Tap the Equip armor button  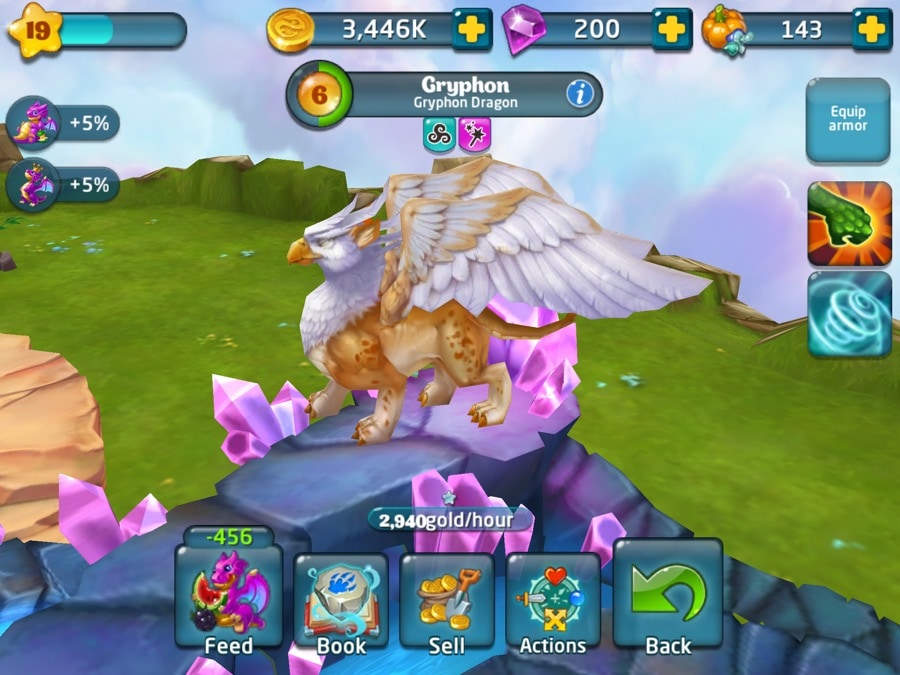coord(847,120)
